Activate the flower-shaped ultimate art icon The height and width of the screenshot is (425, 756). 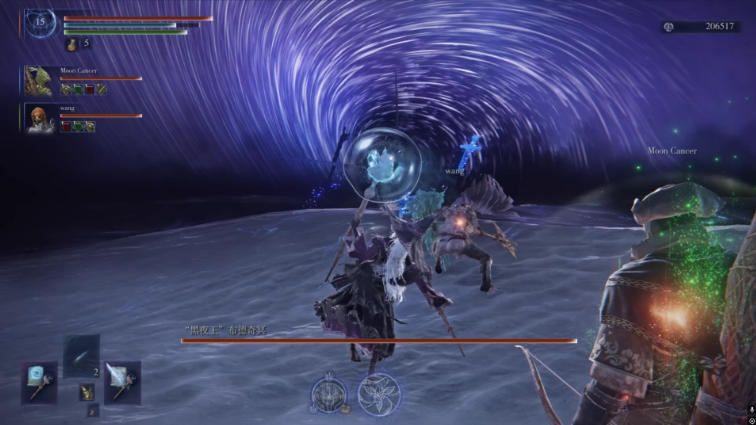pos(379,393)
